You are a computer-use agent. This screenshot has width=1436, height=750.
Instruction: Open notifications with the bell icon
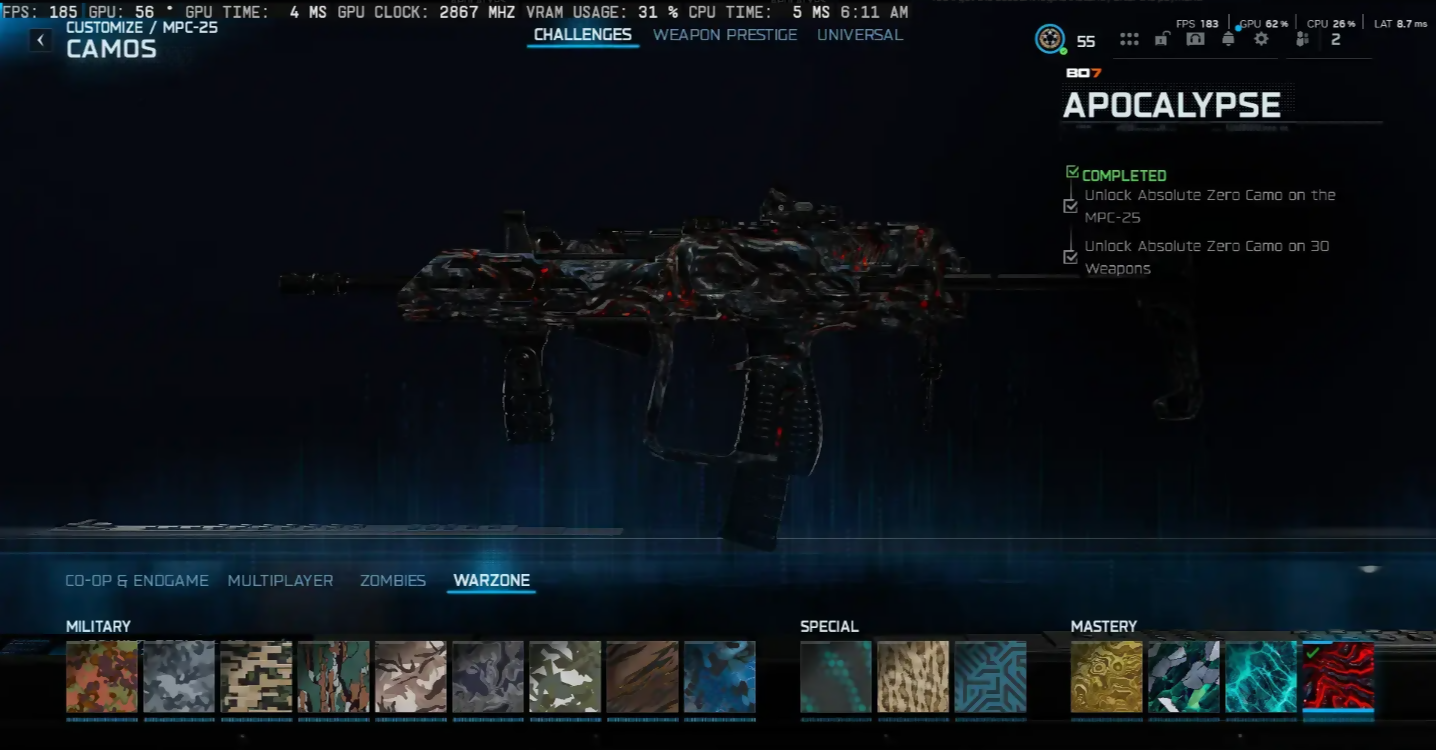tap(1228, 39)
